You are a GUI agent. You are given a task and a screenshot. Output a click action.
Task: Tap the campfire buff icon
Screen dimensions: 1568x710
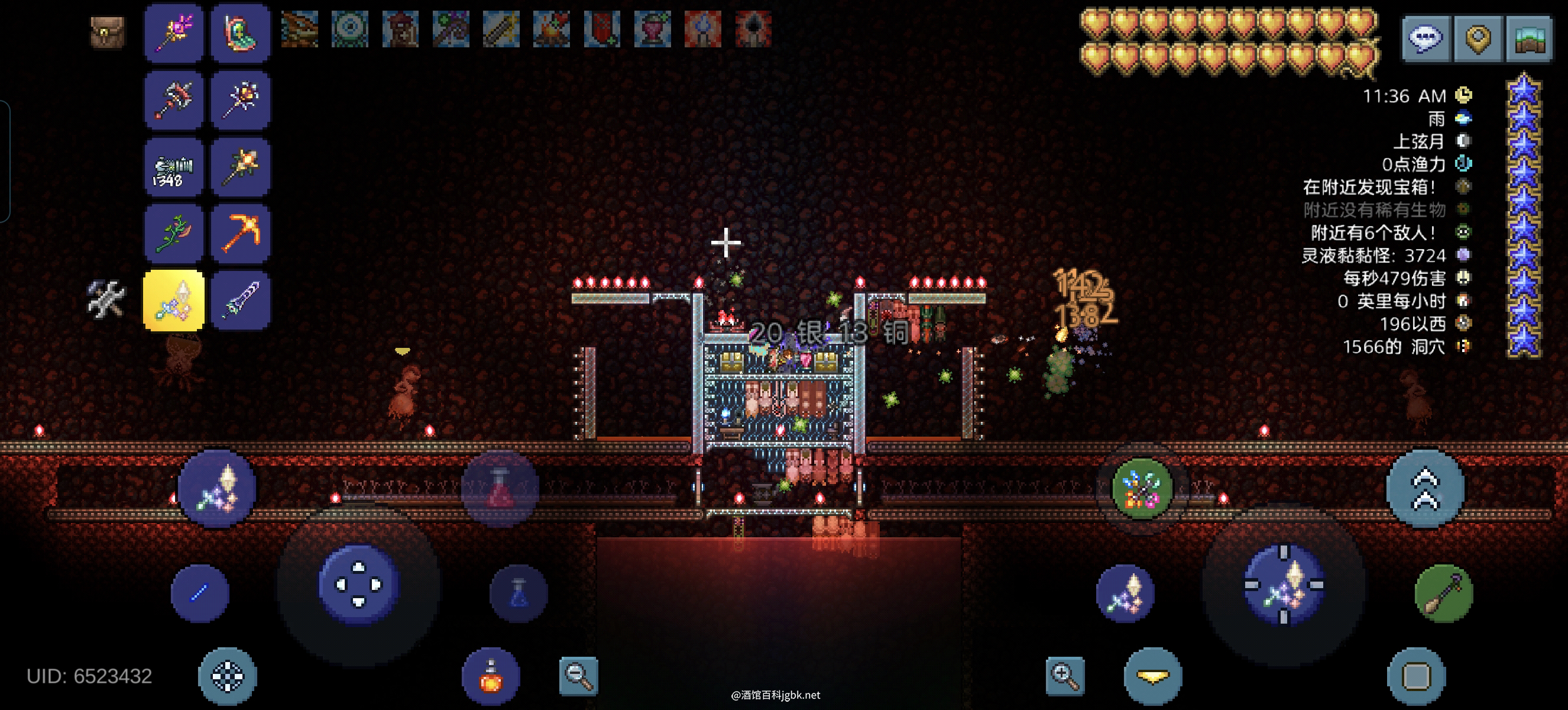[x=551, y=28]
